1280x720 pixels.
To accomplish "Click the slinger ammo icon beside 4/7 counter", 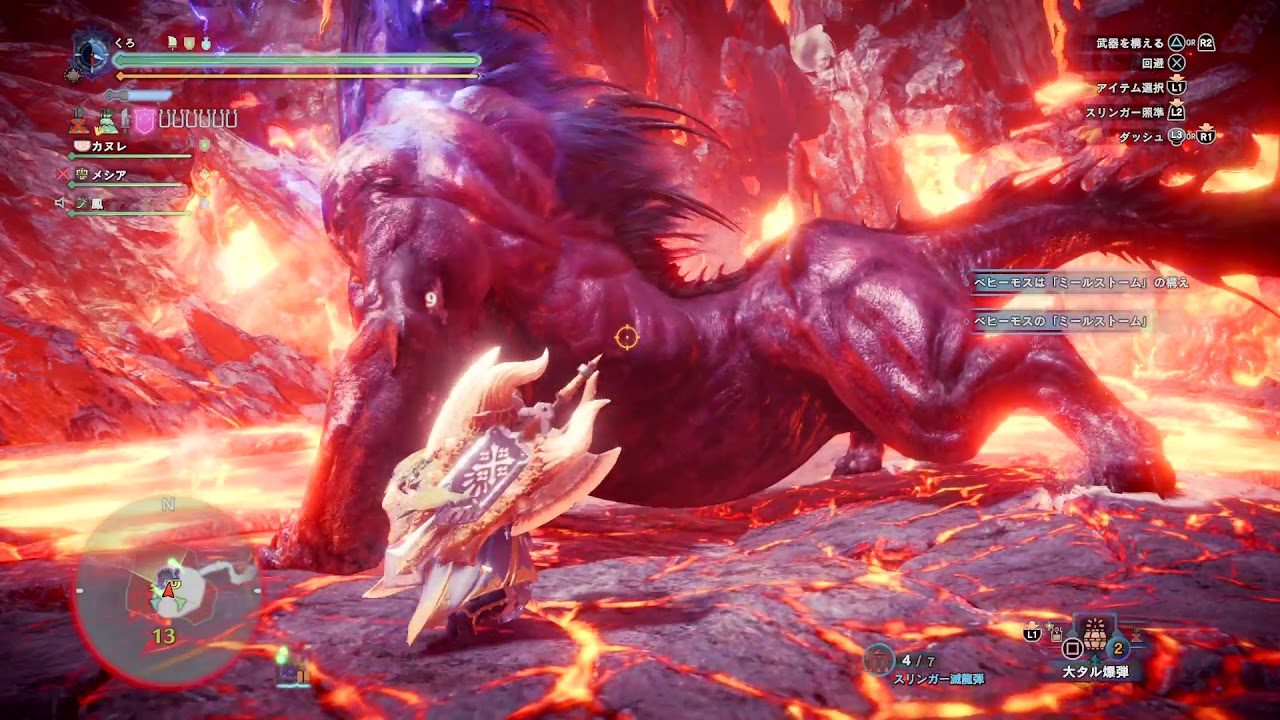I will (878, 658).
